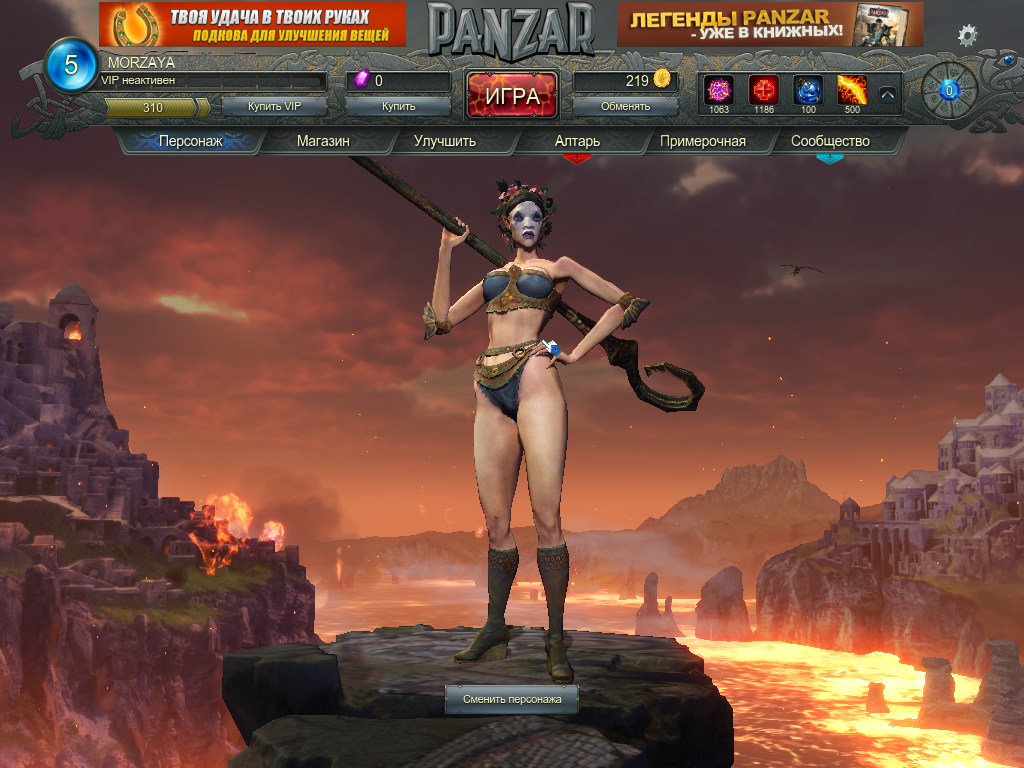Image resolution: width=1024 pixels, height=768 pixels.
Task: Switch to the Персонаж tab
Action: point(190,141)
